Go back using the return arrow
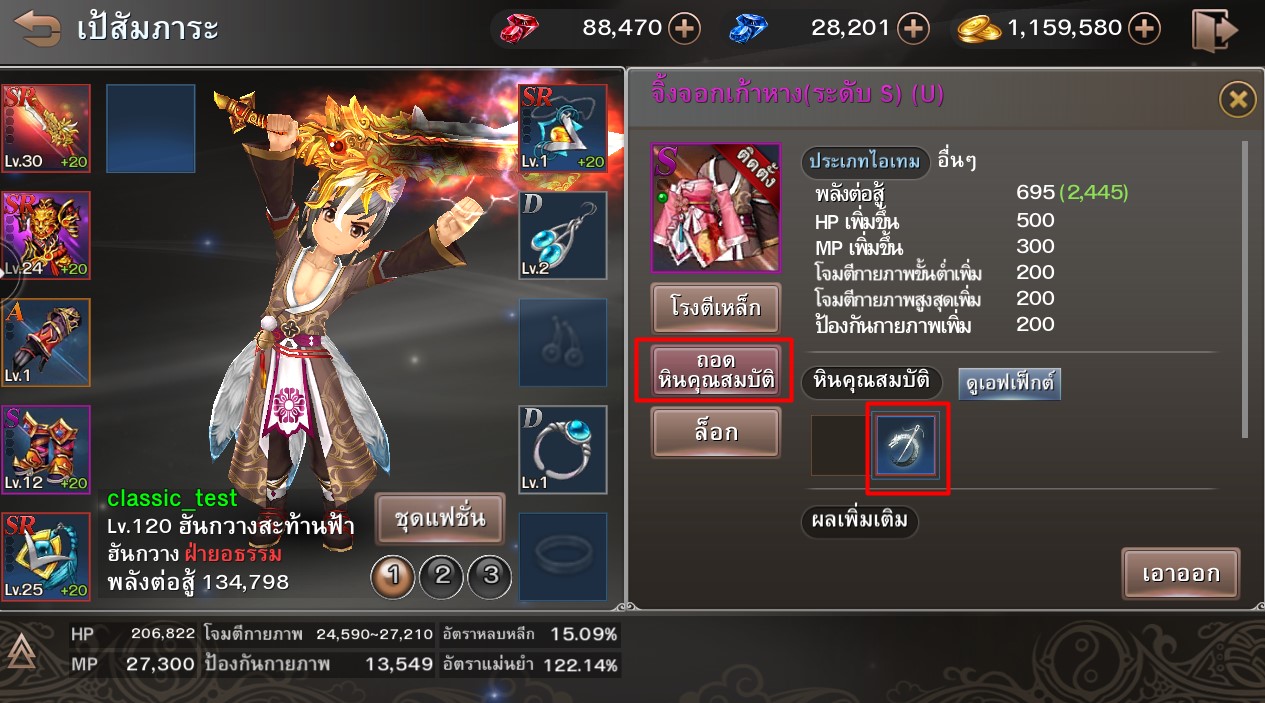The image size is (1265, 703). click(x=37, y=28)
